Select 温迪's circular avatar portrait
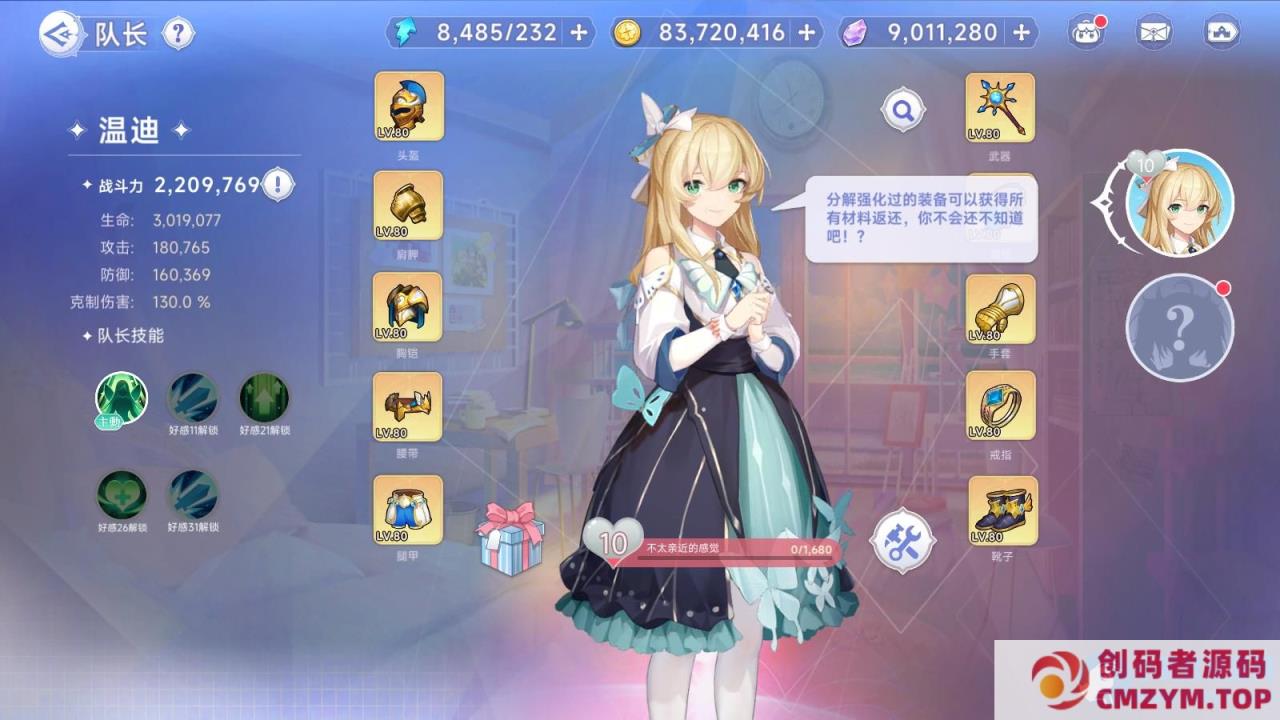This screenshot has height=720, width=1280. [x=1179, y=203]
